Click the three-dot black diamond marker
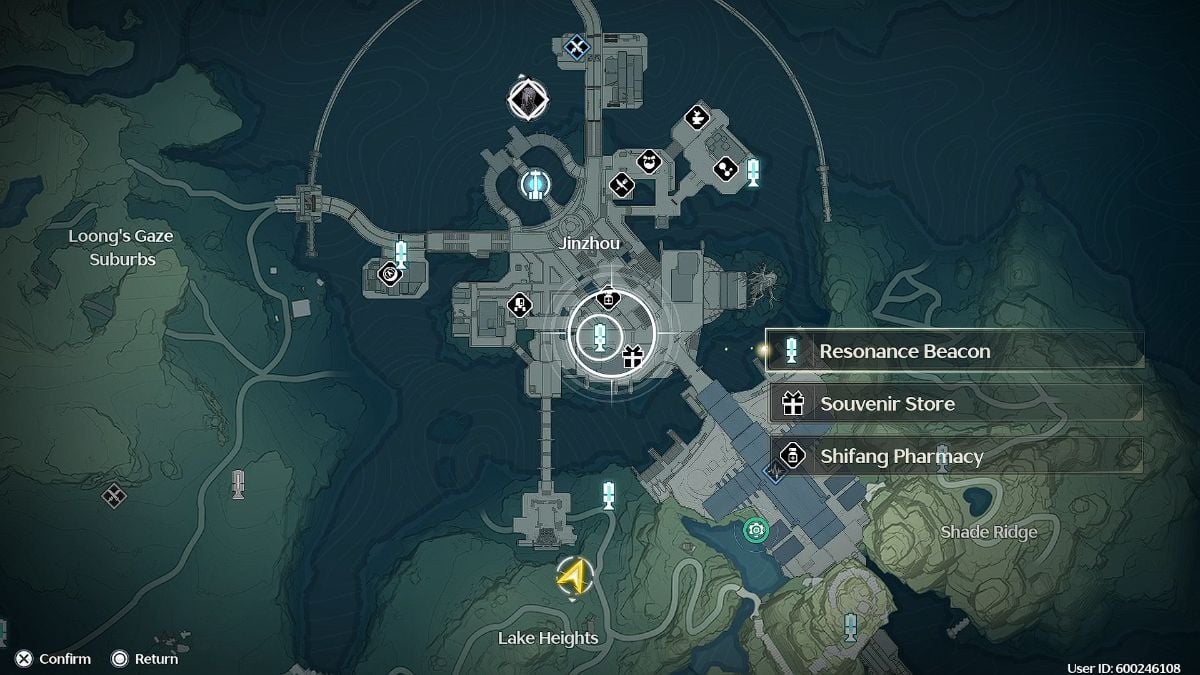Viewport: 1200px width, 675px height. pos(725,170)
